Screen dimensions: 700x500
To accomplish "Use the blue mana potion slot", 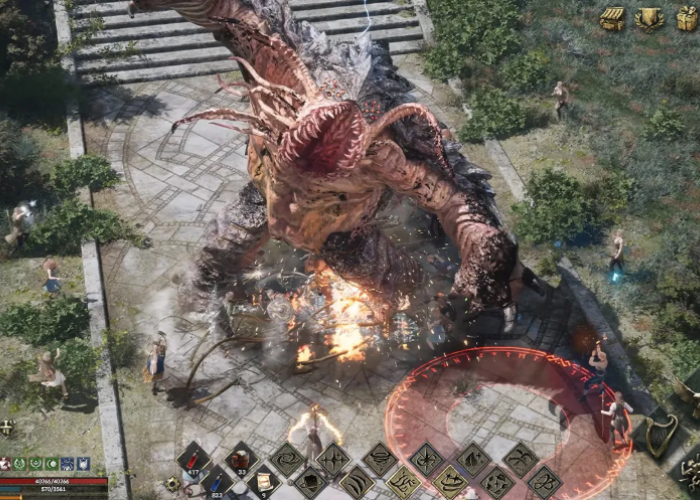I will point(217,483).
